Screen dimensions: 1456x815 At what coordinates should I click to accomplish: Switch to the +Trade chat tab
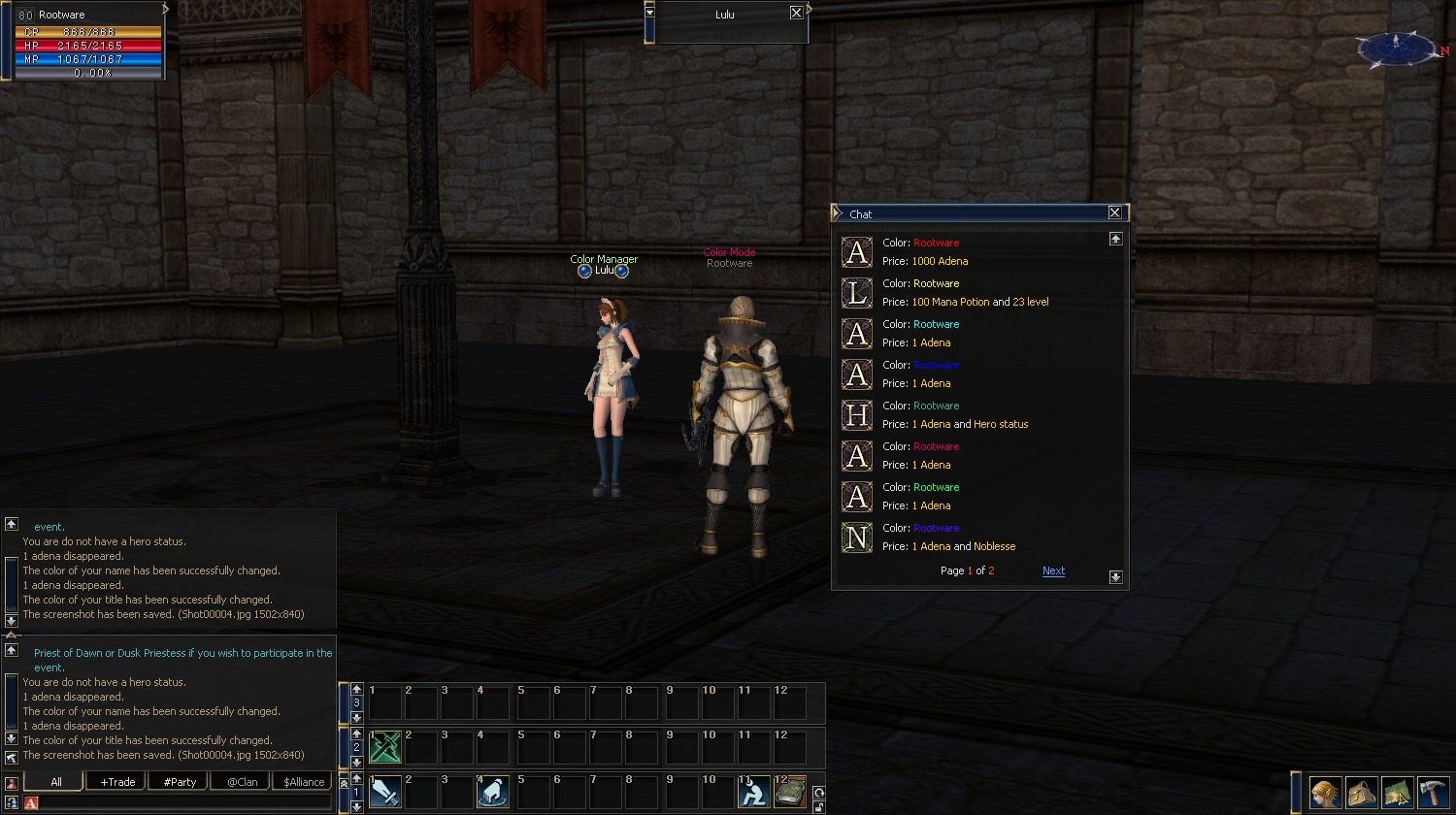click(116, 782)
